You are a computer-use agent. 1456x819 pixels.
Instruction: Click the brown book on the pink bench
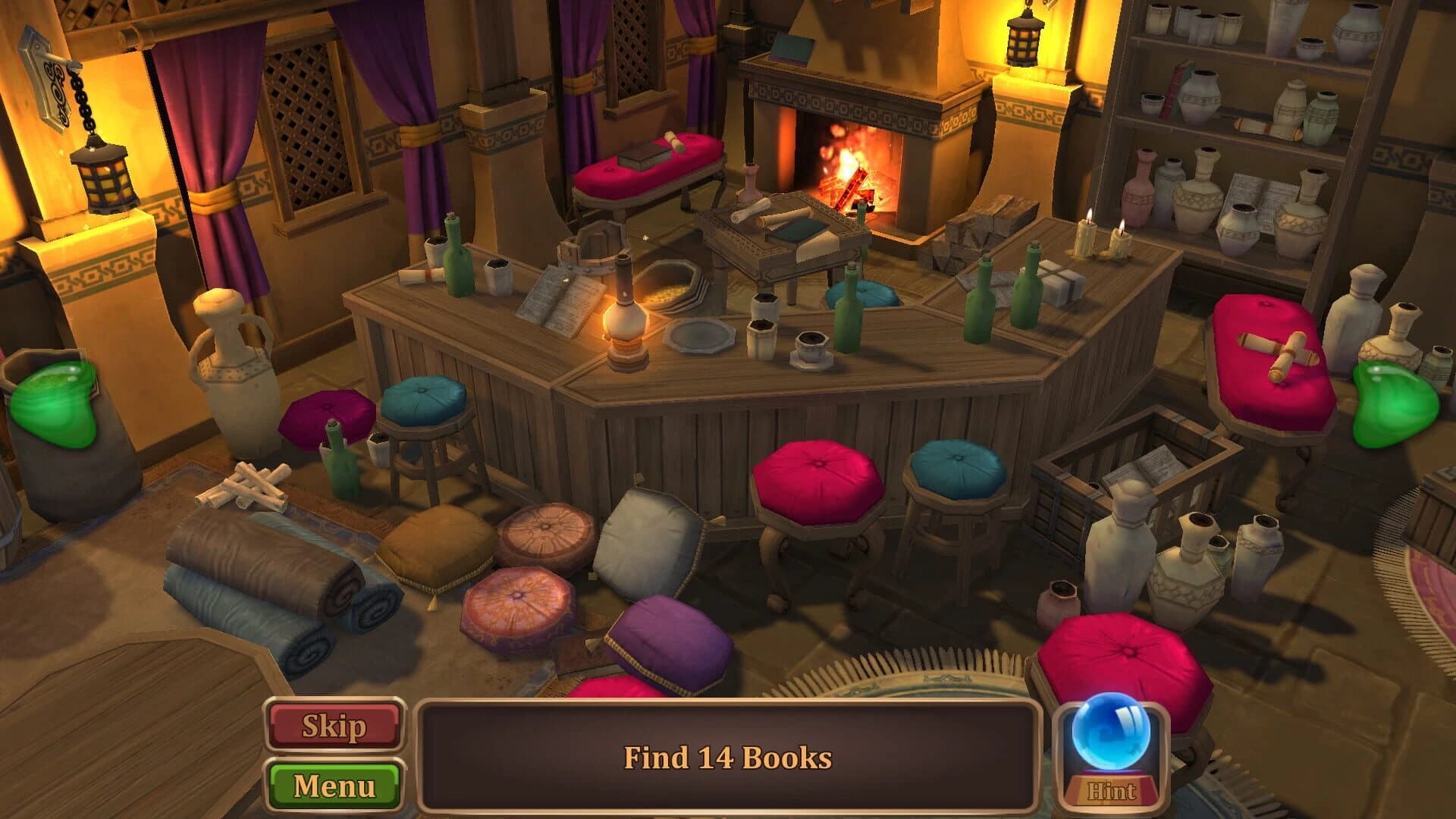click(x=640, y=155)
